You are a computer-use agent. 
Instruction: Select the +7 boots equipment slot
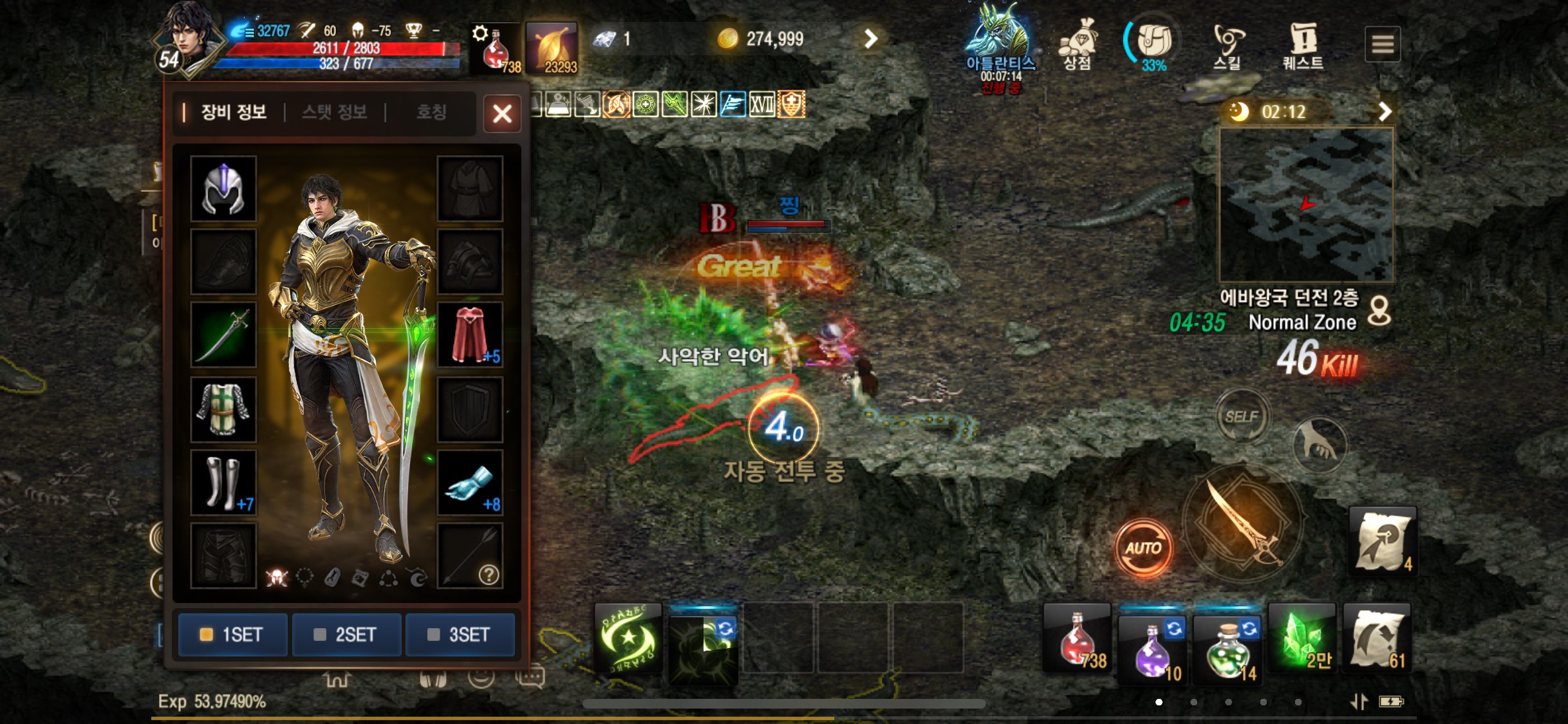point(223,483)
